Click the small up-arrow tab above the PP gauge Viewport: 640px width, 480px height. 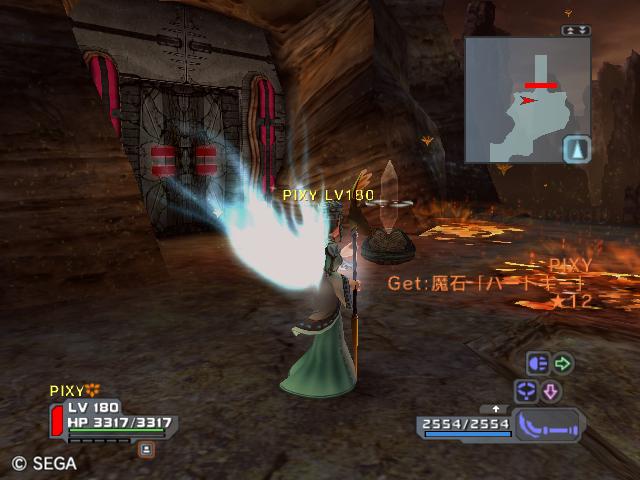[496, 409]
